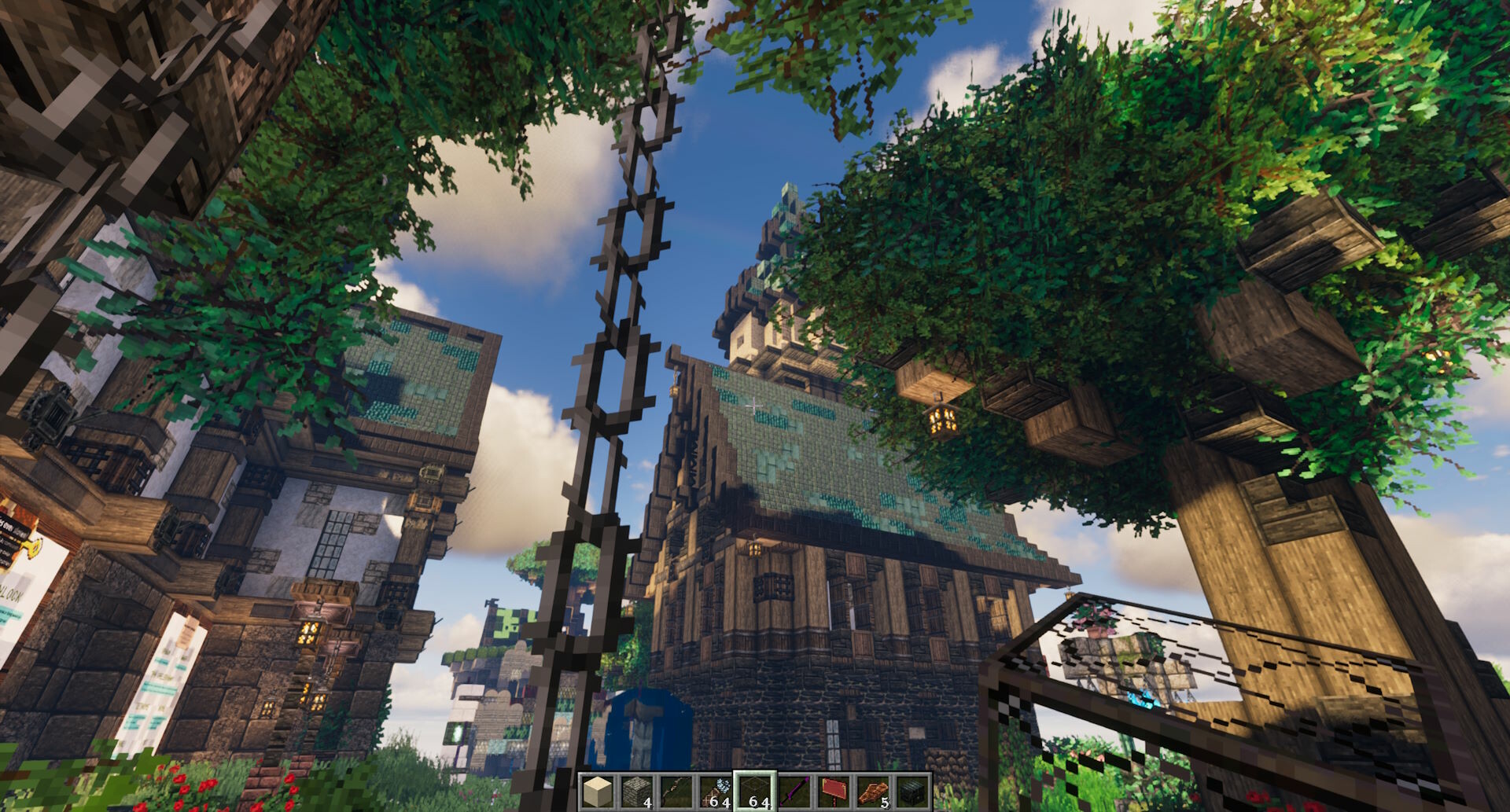This screenshot has height=812, width=1510.
Task: Click the 64 count label on the arrows stack
Action: pos(722,802)
